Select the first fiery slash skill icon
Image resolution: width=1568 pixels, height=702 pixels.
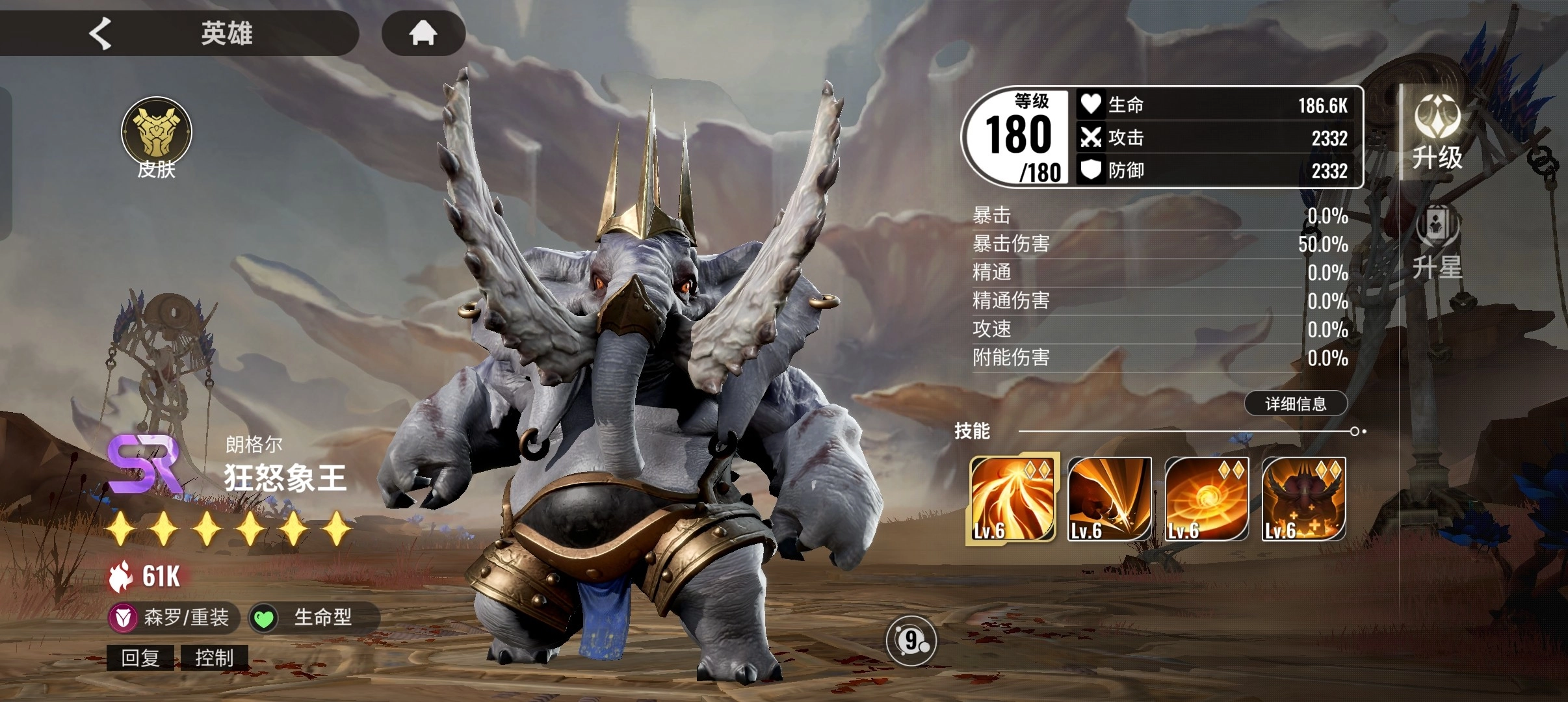[x=1012, y=499]
